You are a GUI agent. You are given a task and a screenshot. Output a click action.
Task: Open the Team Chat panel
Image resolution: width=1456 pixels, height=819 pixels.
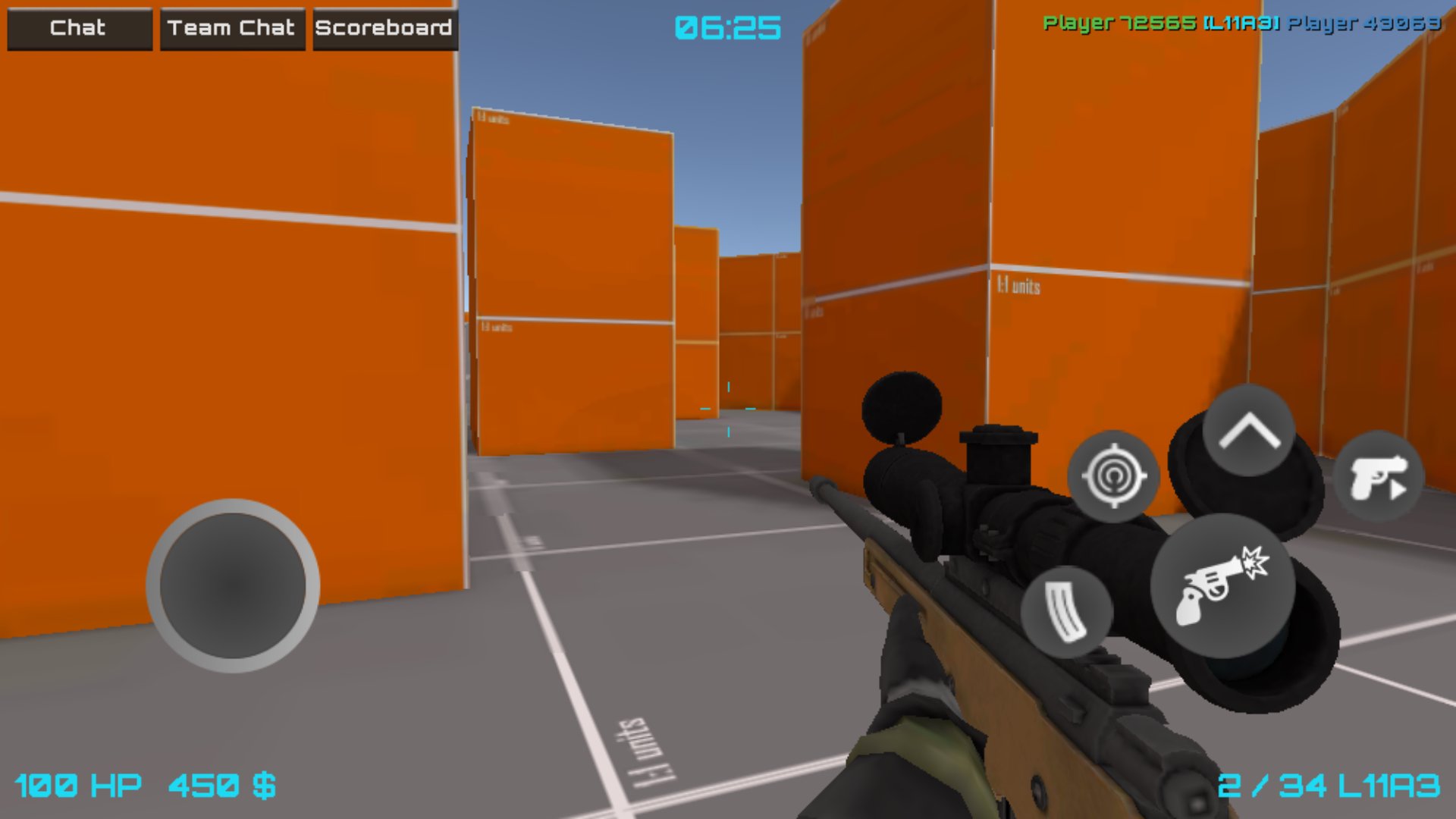tap(232, 29)
